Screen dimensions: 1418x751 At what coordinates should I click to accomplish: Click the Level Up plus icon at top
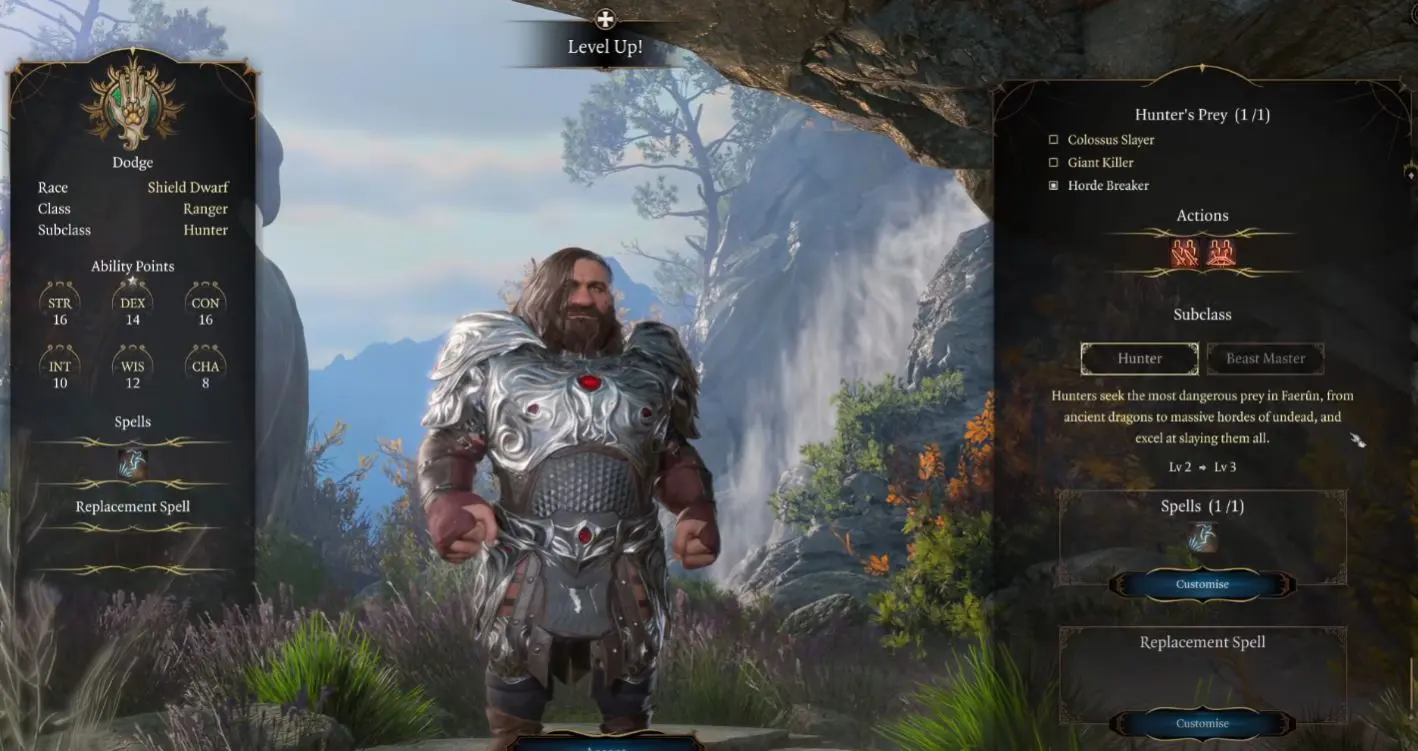click(604, 18)
